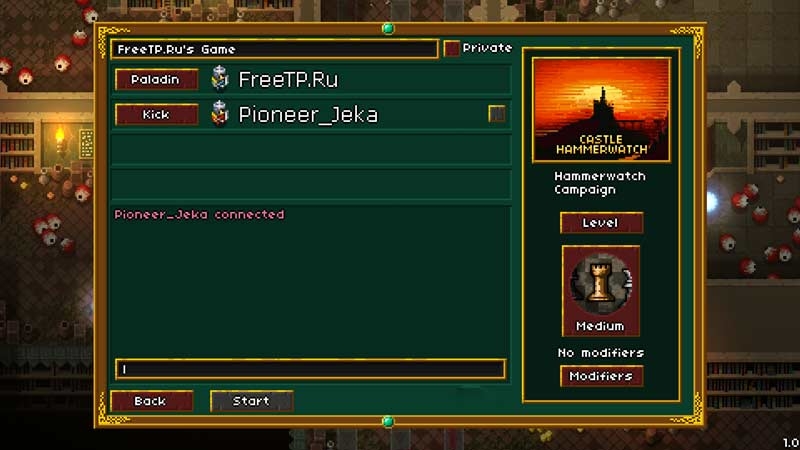Kick player Pioneer_Jeka
This screenshot has height=450, width=800.
point(155,115)
